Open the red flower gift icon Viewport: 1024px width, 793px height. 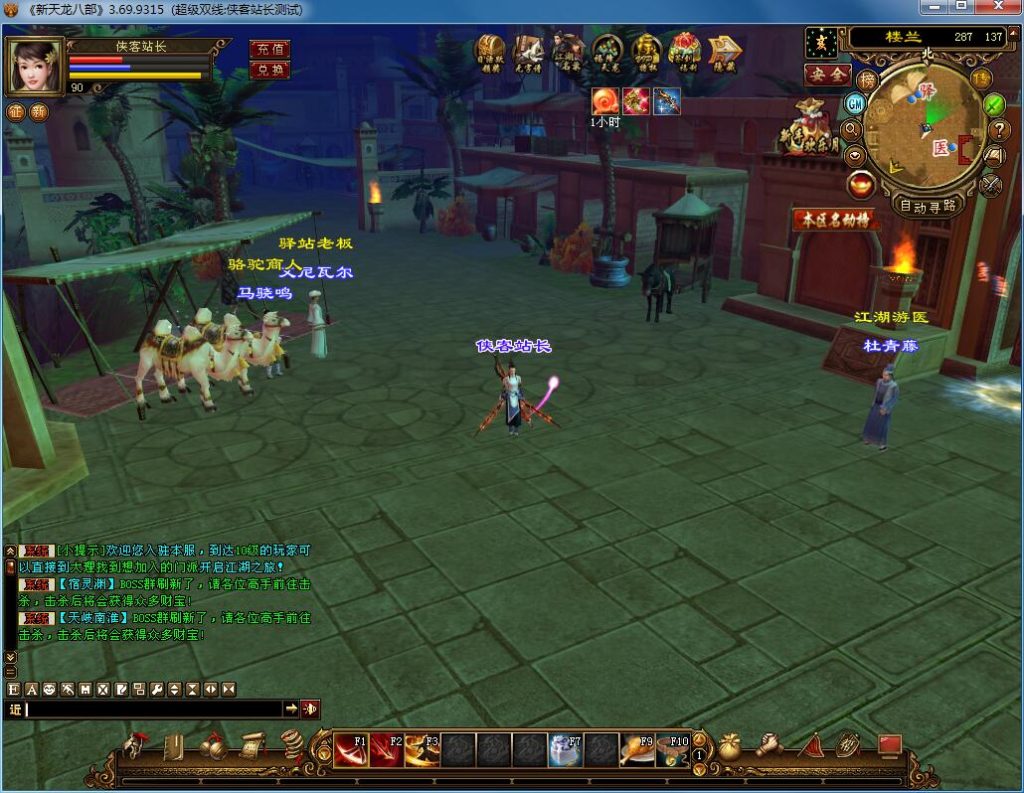[x=685, y=49]
